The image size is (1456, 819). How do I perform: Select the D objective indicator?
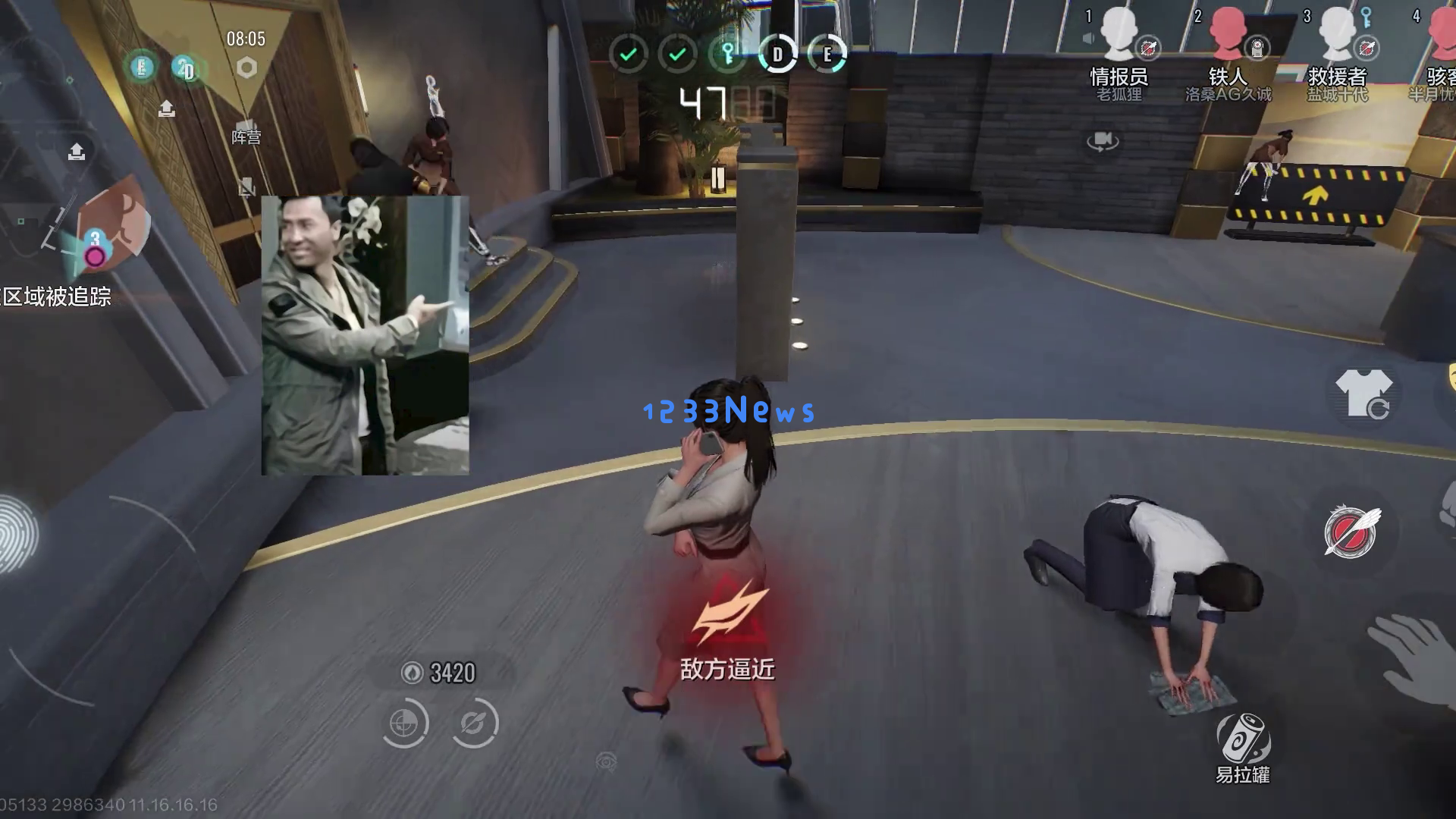coord(777,54)
